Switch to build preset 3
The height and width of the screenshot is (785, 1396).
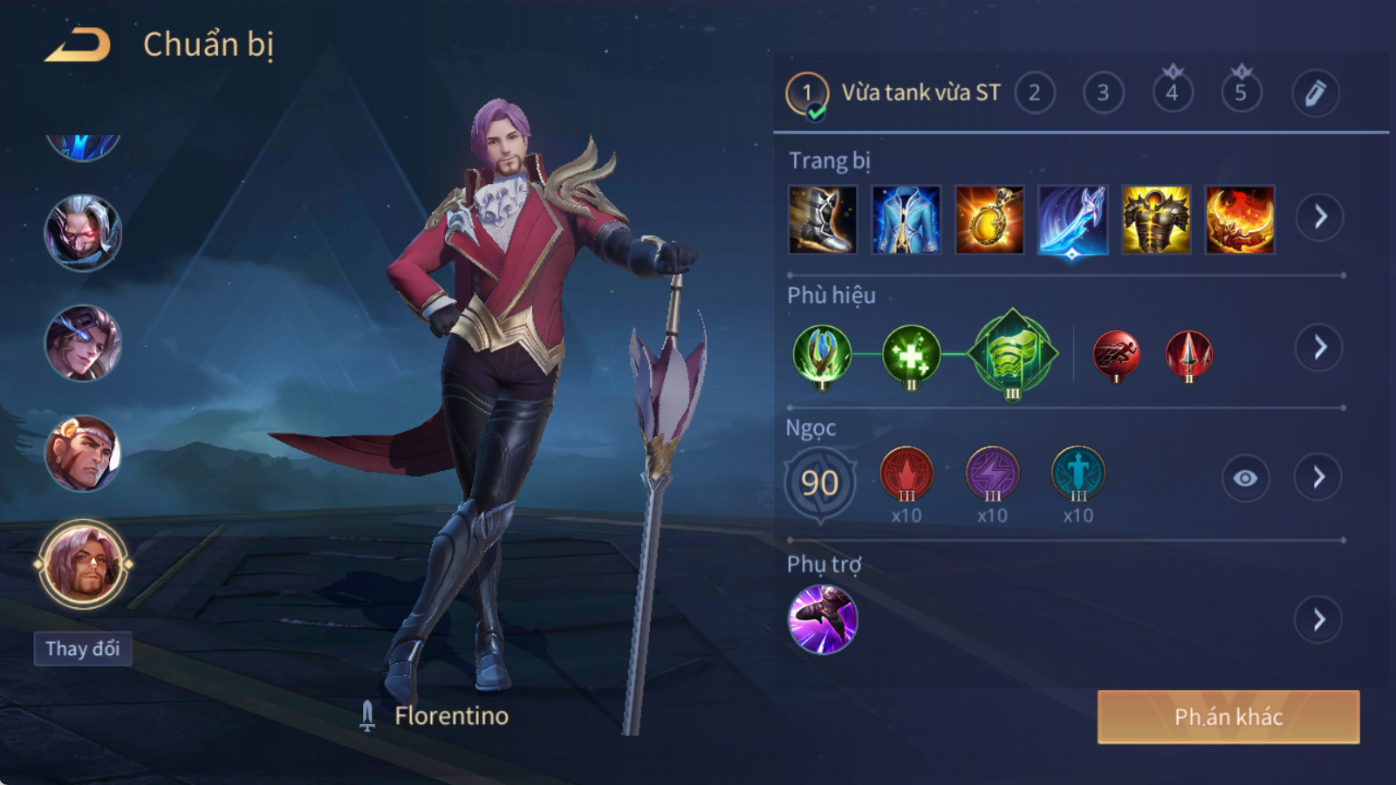coord(1103,94)
